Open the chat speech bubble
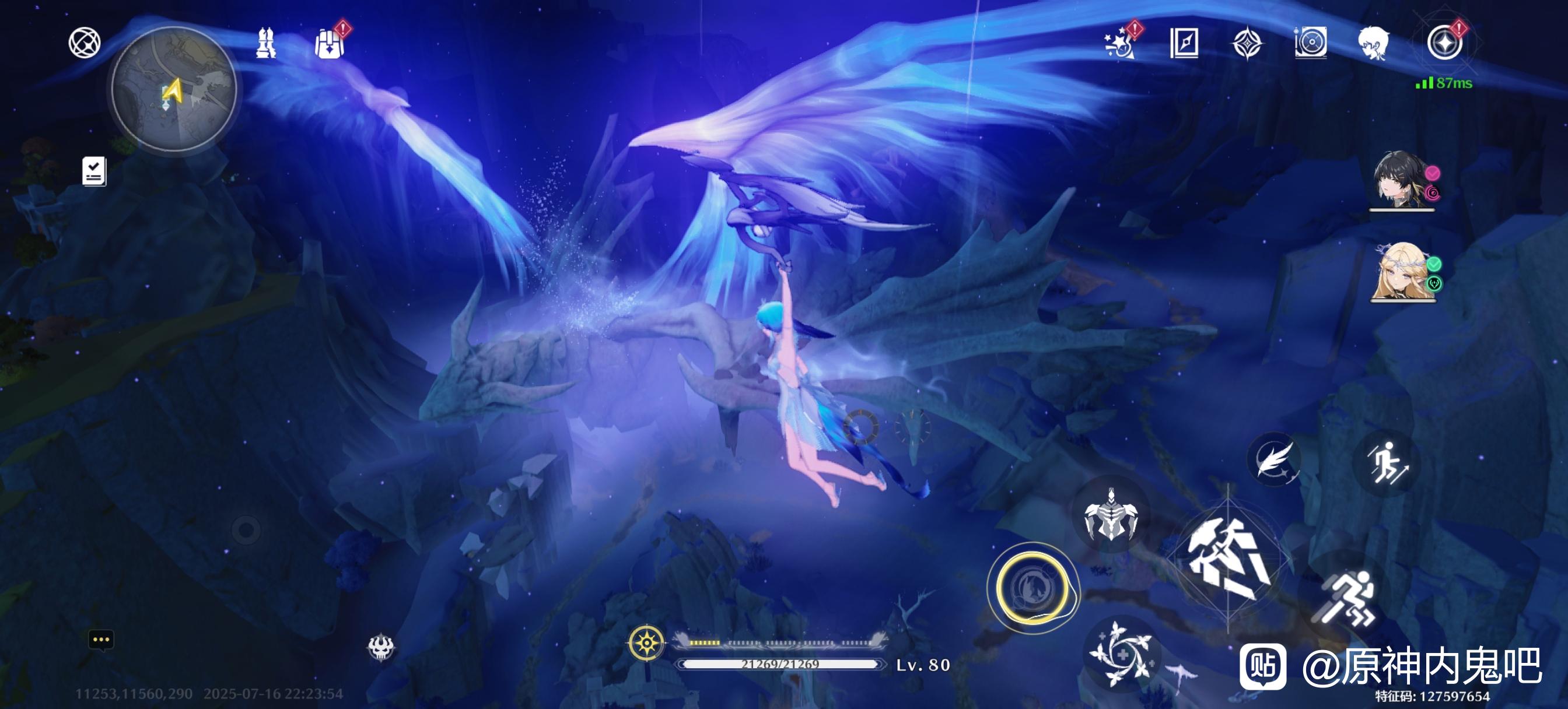The width and height of the screenshot is (1568, 709). [101, 640]
